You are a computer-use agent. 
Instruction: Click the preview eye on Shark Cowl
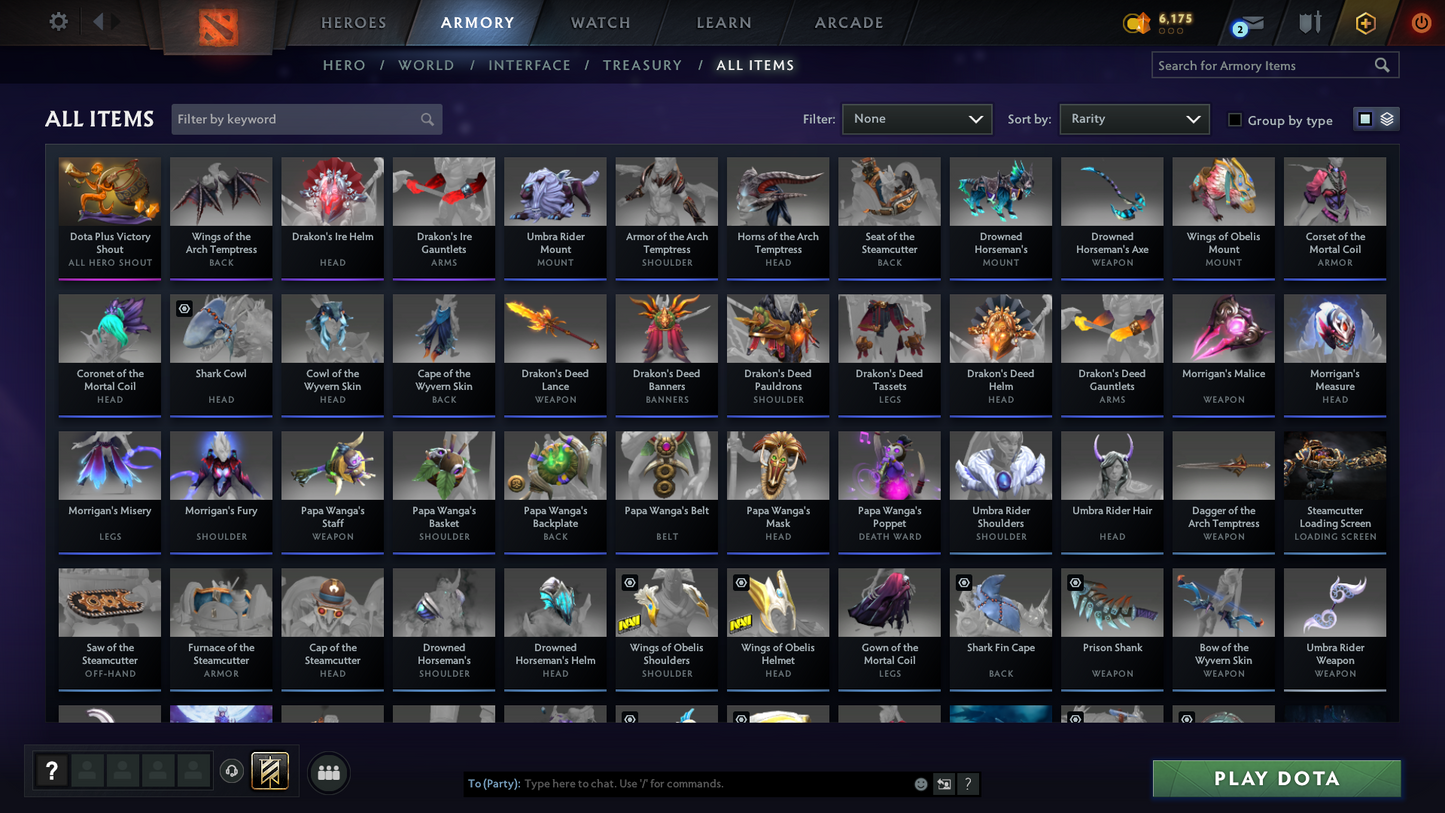pyautogui.click(x=184, y=309)
